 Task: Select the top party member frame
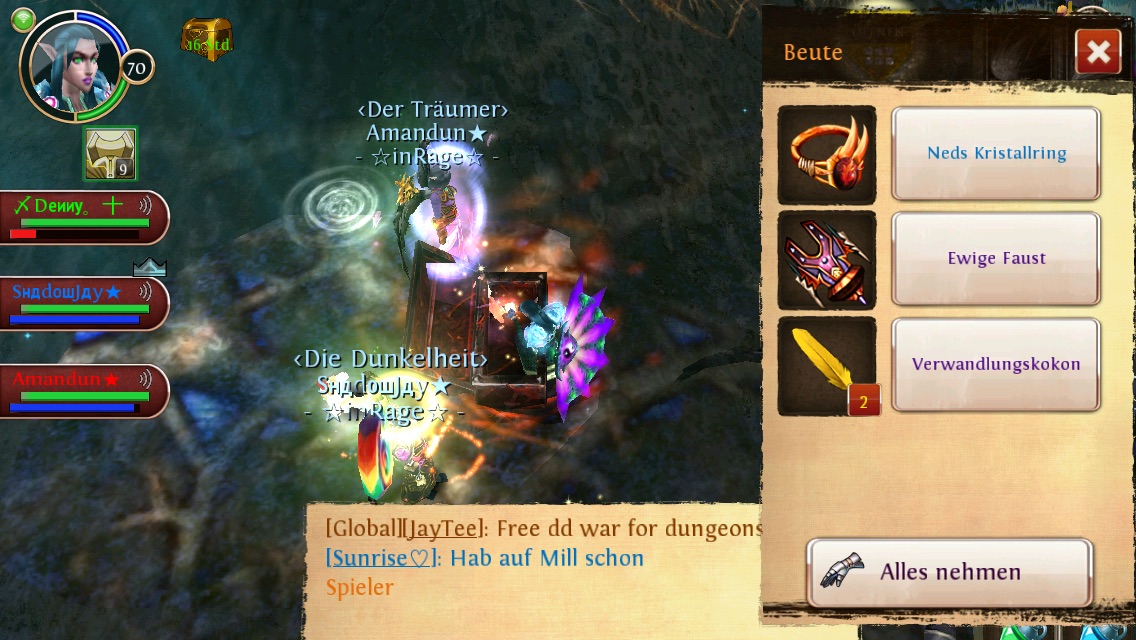(82, 217)
